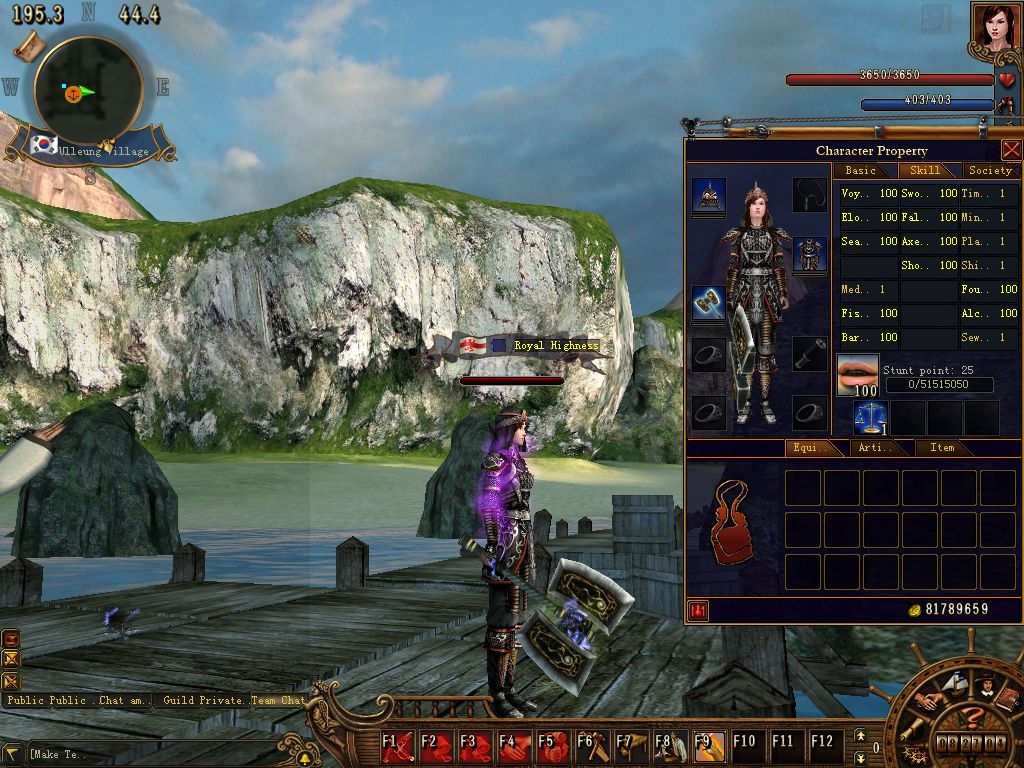Open the circular minimap
Image resolution: width=1024 pixels, height=768 pixels.
[x=88, y=90]
